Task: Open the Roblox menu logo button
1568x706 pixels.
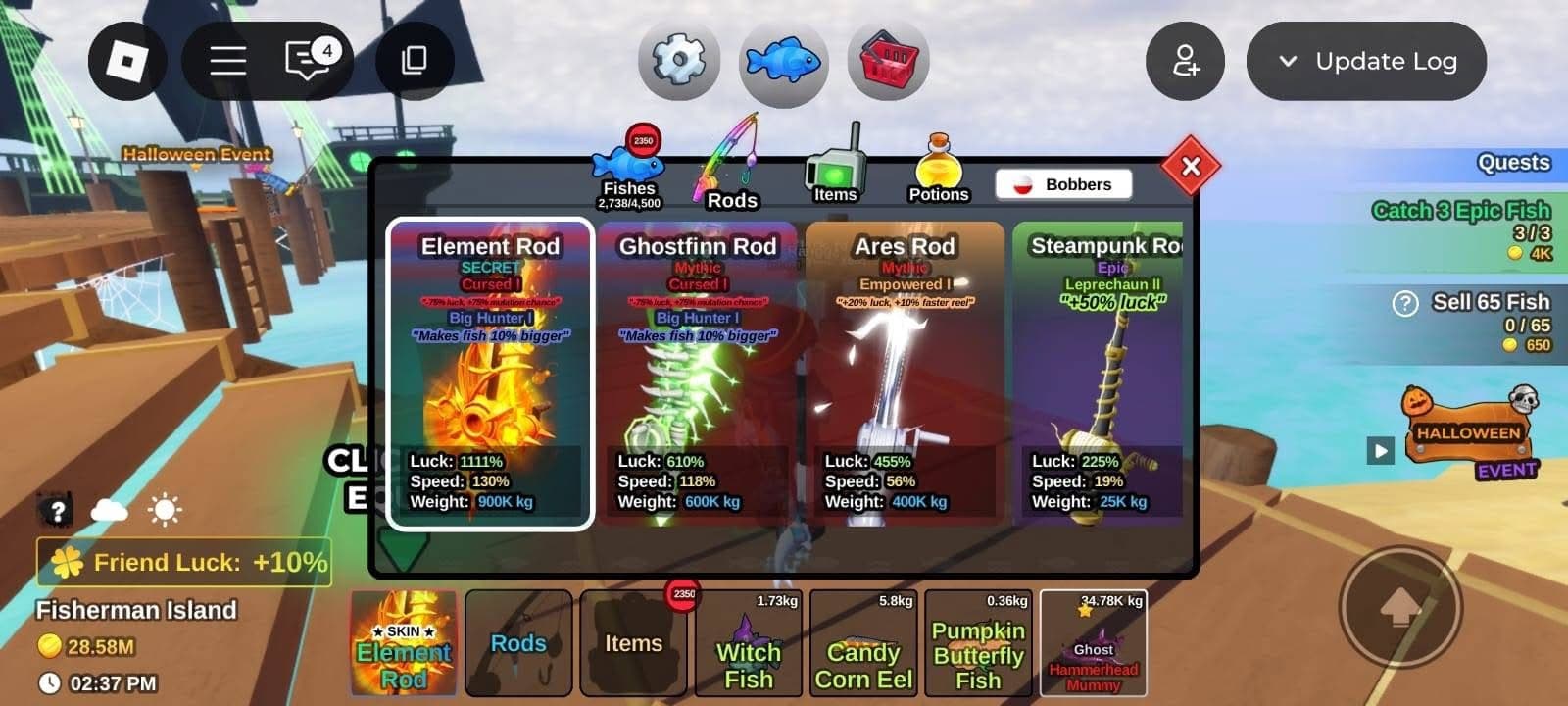Action: pyautogui.click(x=127, y=61)
